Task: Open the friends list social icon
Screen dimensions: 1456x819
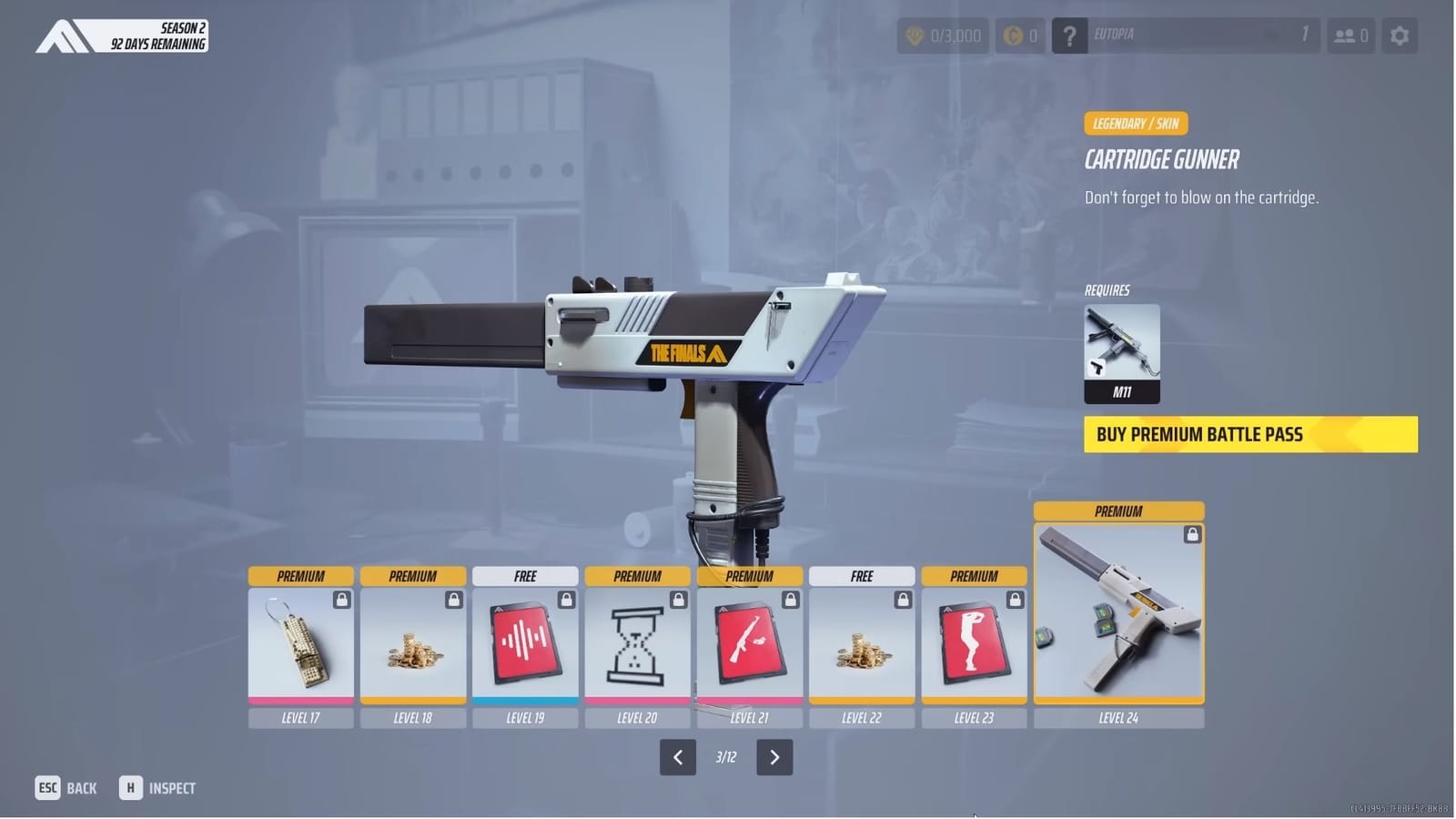Action: [1350, 35]
